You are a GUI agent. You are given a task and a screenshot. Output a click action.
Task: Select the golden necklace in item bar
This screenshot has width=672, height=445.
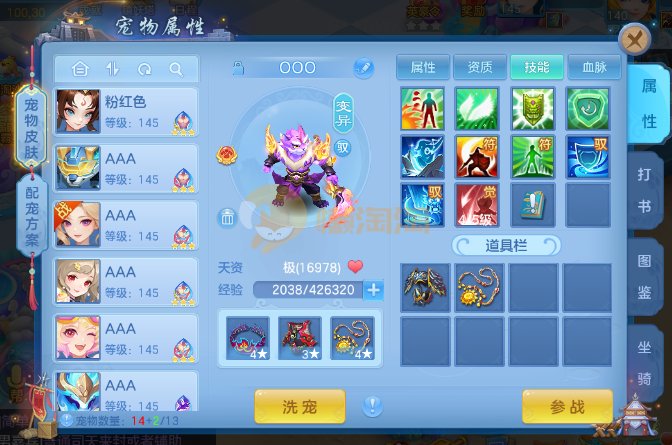[479, 285]
